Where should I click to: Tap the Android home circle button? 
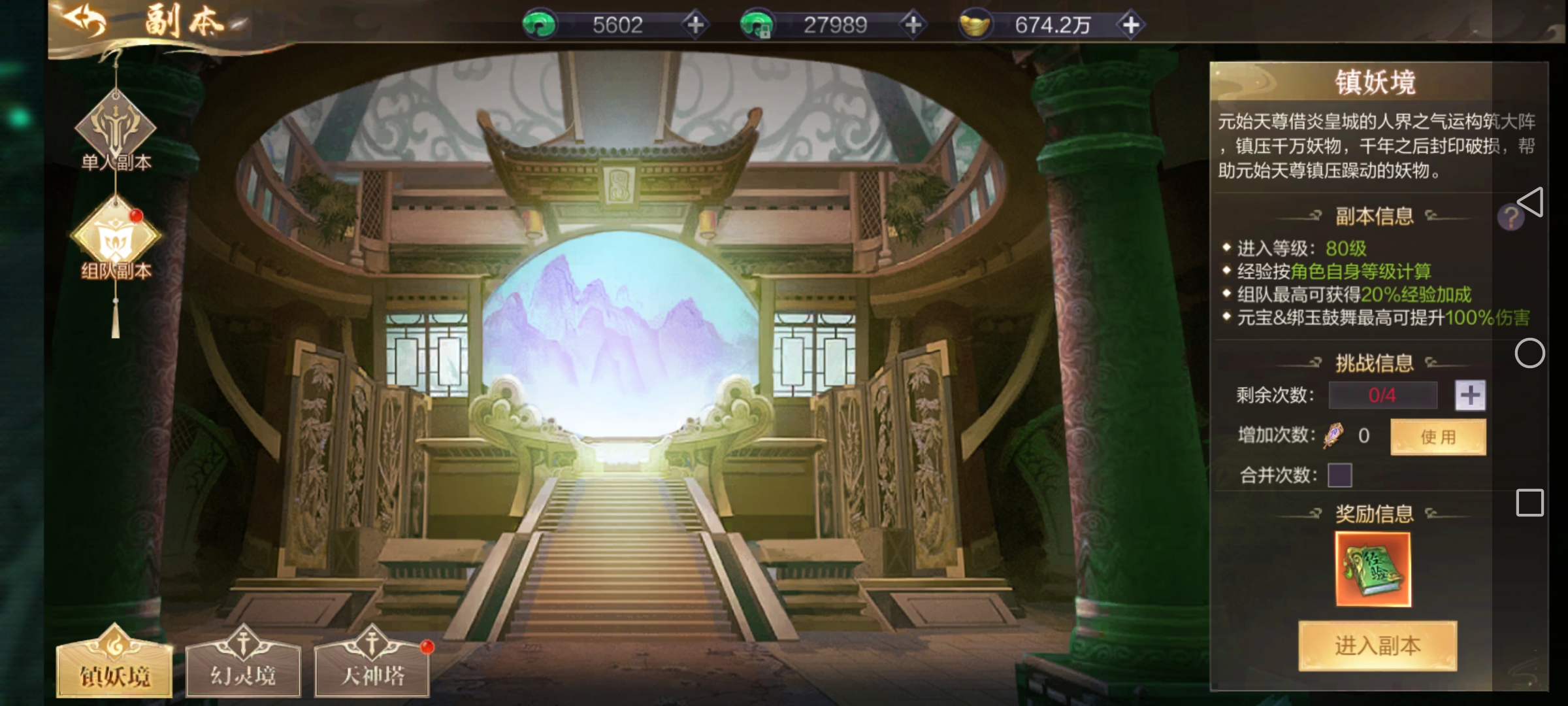pyautogui.click(x=1529, y=353)
